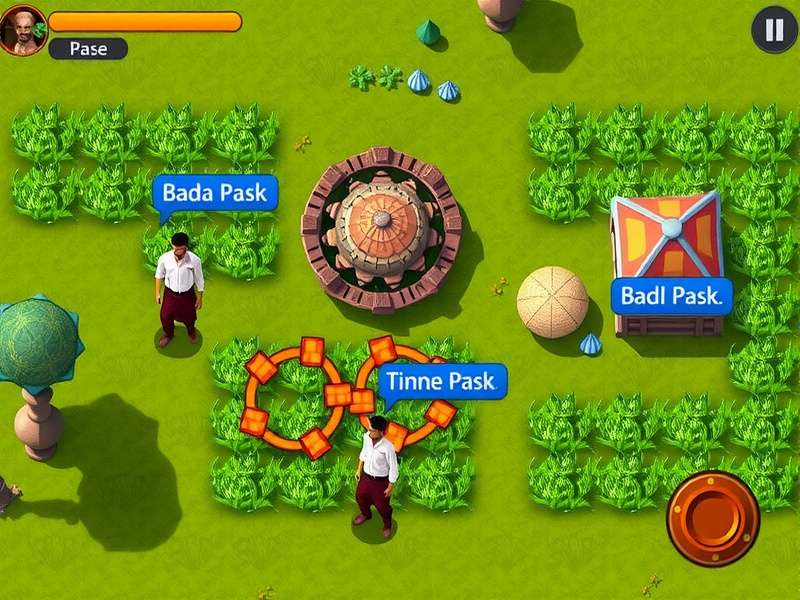Choose the Tinne Pask label

[x=441, y=381]
